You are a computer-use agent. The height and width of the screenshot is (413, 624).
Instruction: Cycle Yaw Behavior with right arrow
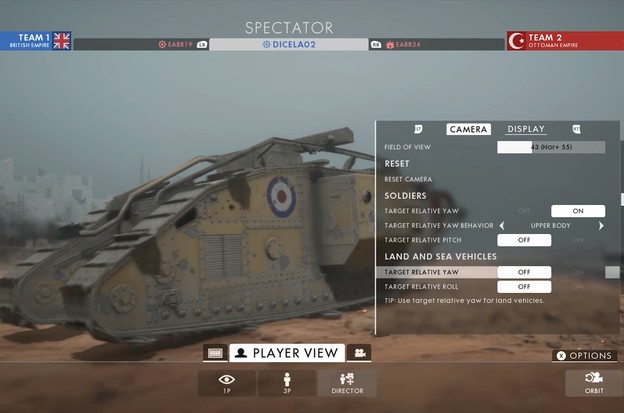point(601,226)
